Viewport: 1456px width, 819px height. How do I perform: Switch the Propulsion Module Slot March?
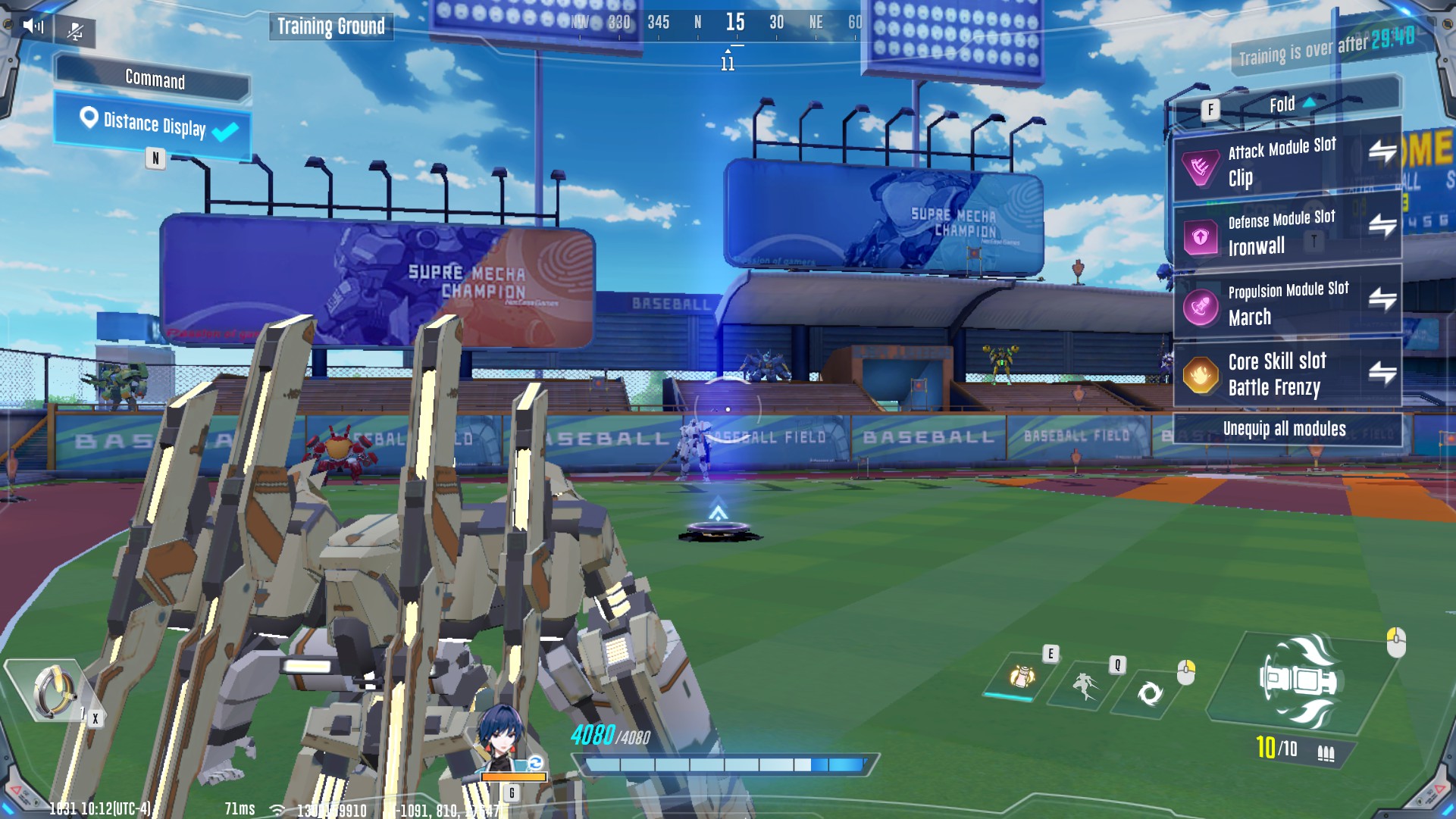[x=1382, y=299]
